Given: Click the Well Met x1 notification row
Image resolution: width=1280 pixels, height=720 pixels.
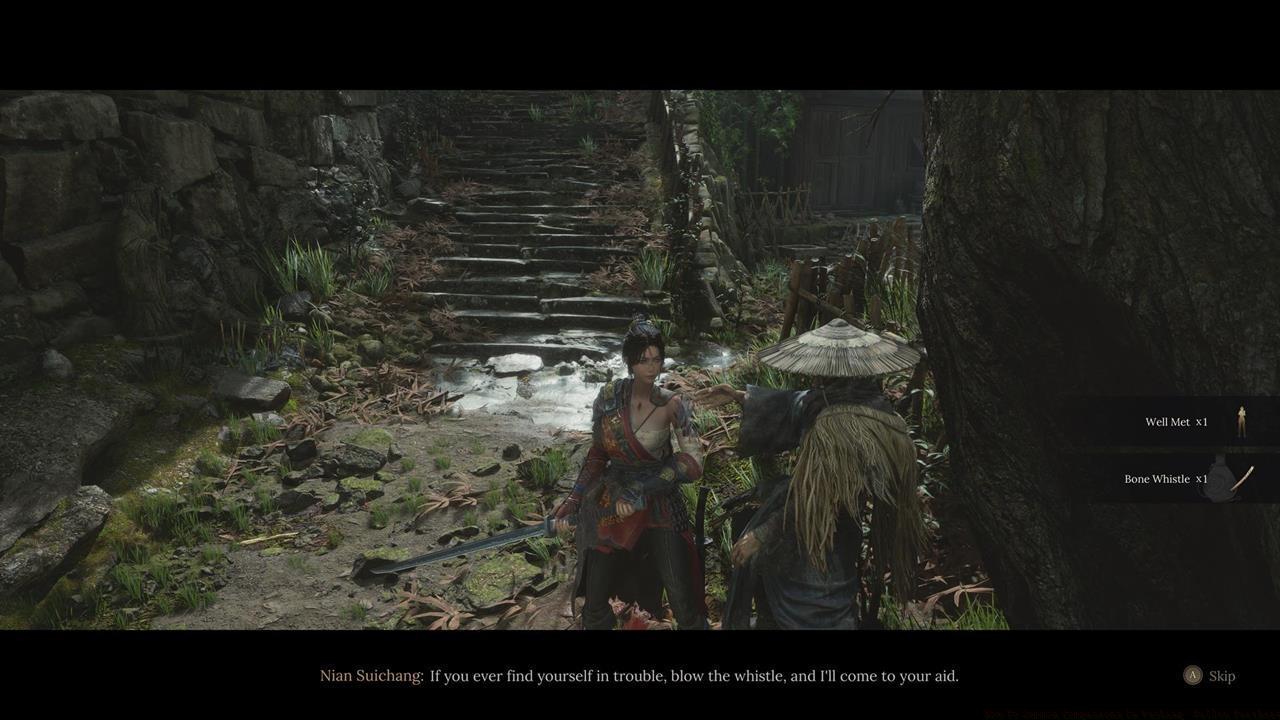Looking at the screenshot, I should 1170,421.
